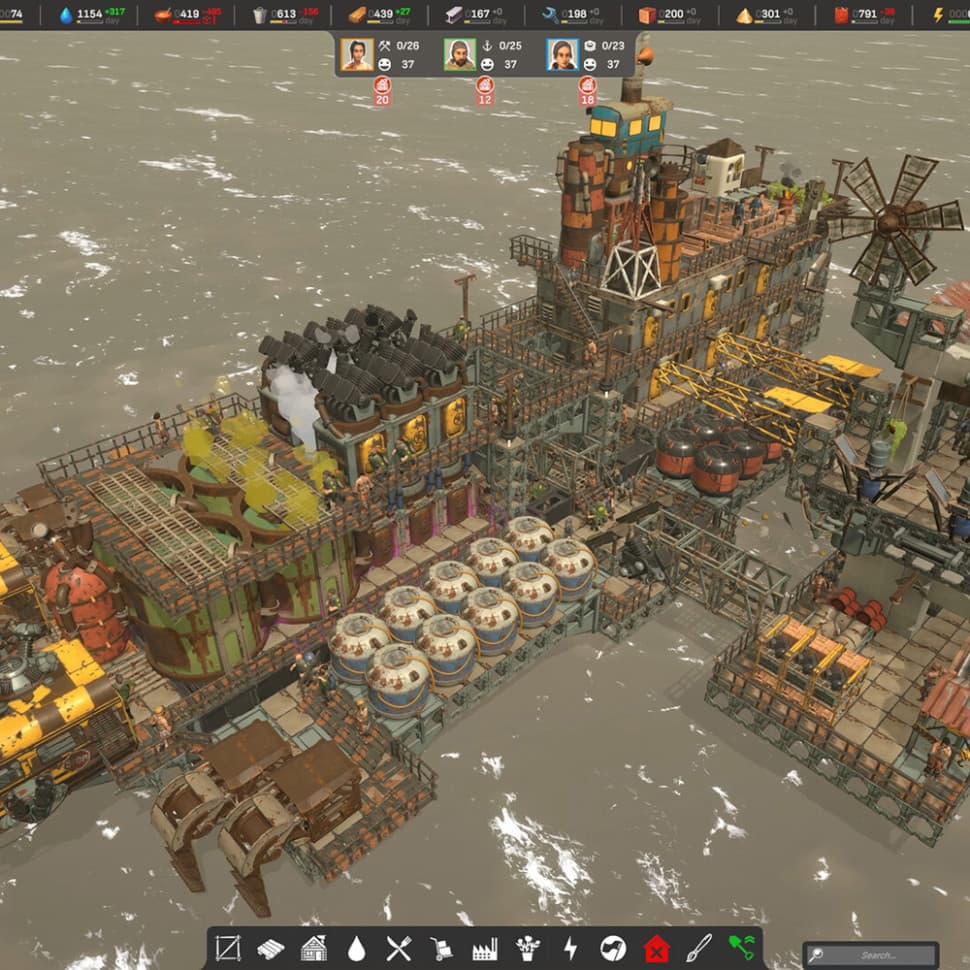Select the blue-framed faction portrait
The width and height of the screenshot is (970, 970).
point(563,54)
